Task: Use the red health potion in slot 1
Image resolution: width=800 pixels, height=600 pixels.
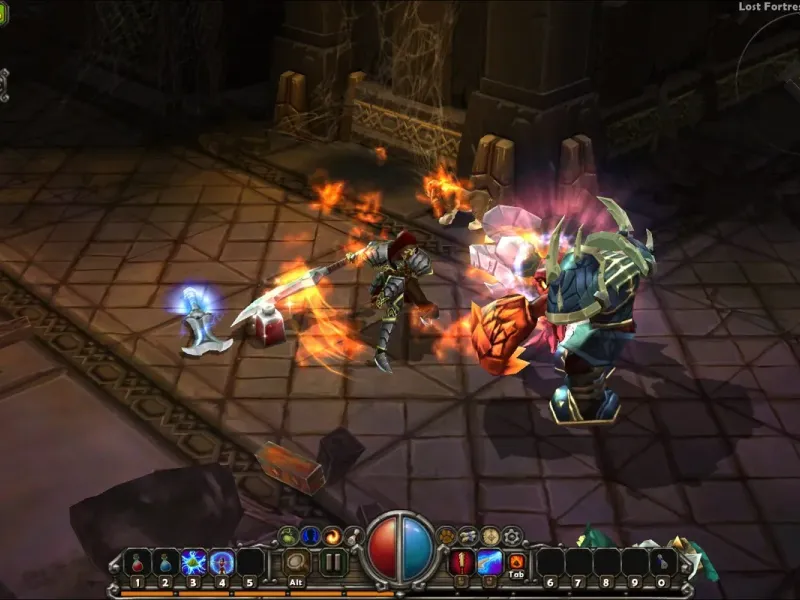Action: point(138,563)
